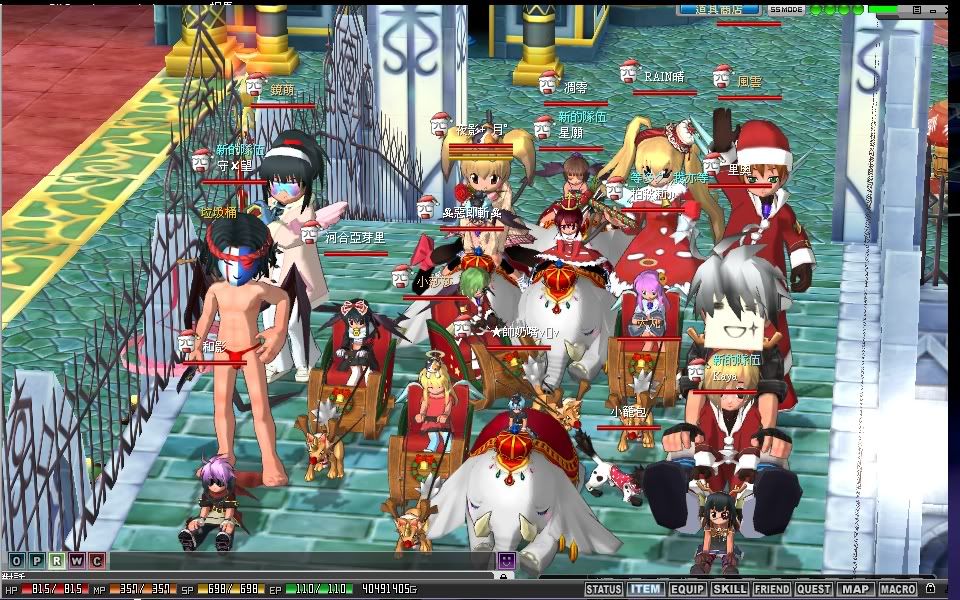Select the O chat channel button
960x600 pixels.
click(16, 561)
